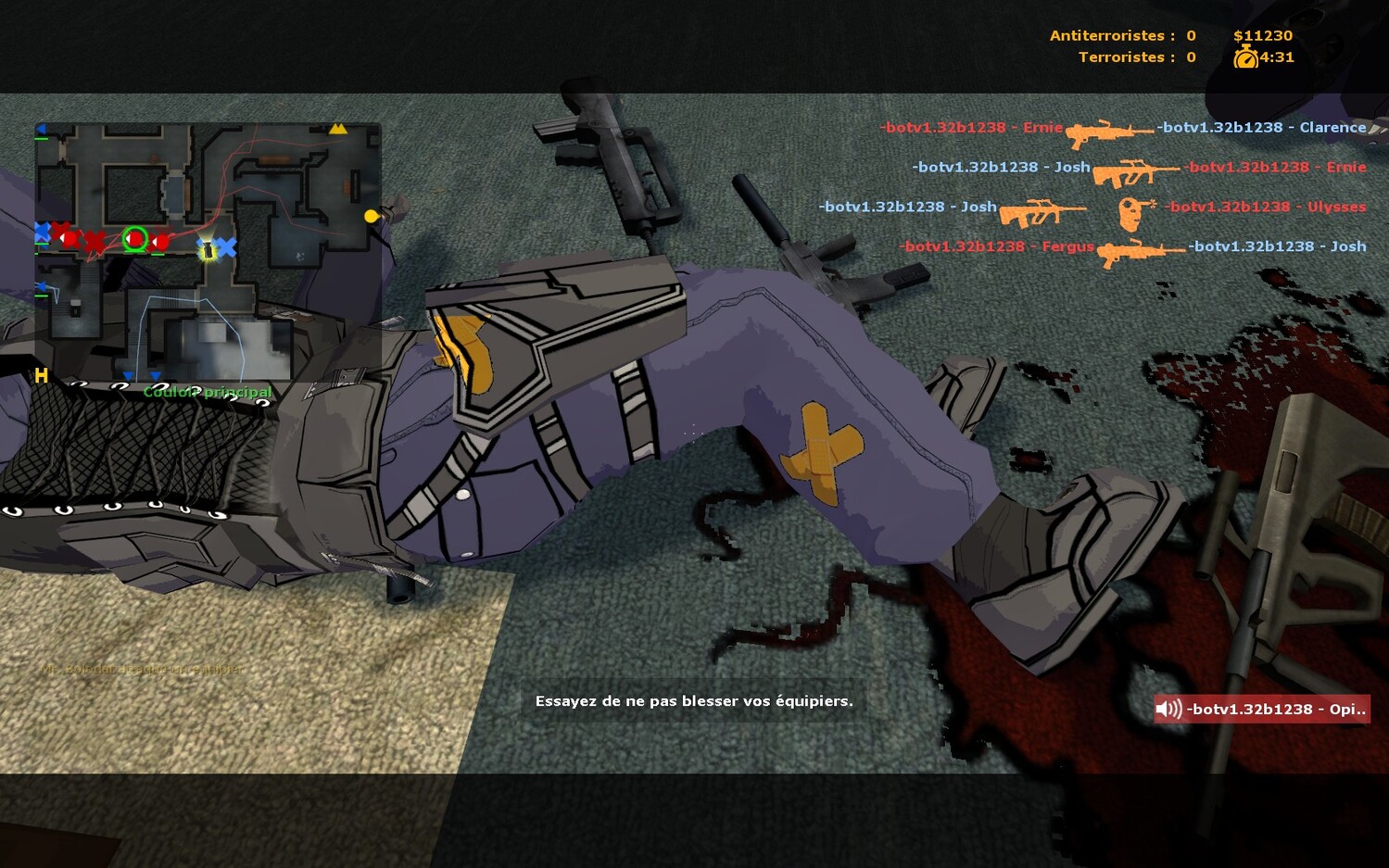The width and height of the screenshot is (1389, 868).
Task: Select the green-circled player marker on the minimap
Action: (135, 239)
